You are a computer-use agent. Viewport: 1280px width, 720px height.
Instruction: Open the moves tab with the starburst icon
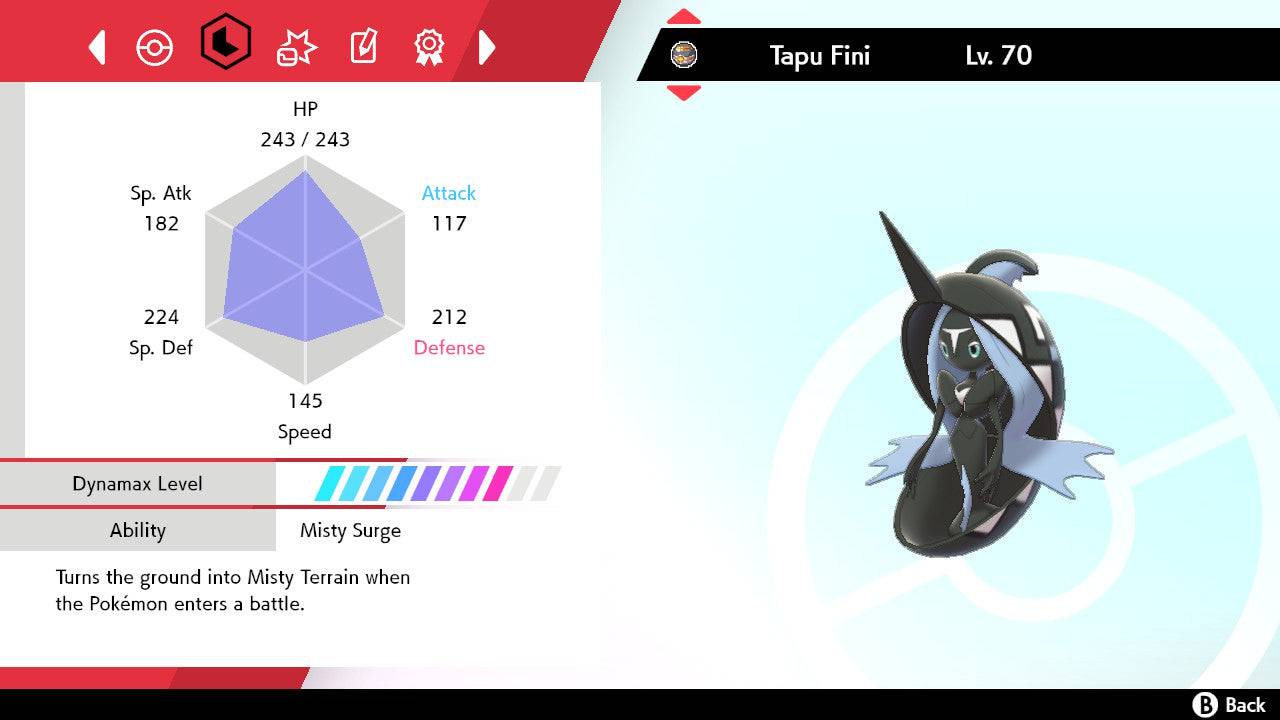pos(294,46)
